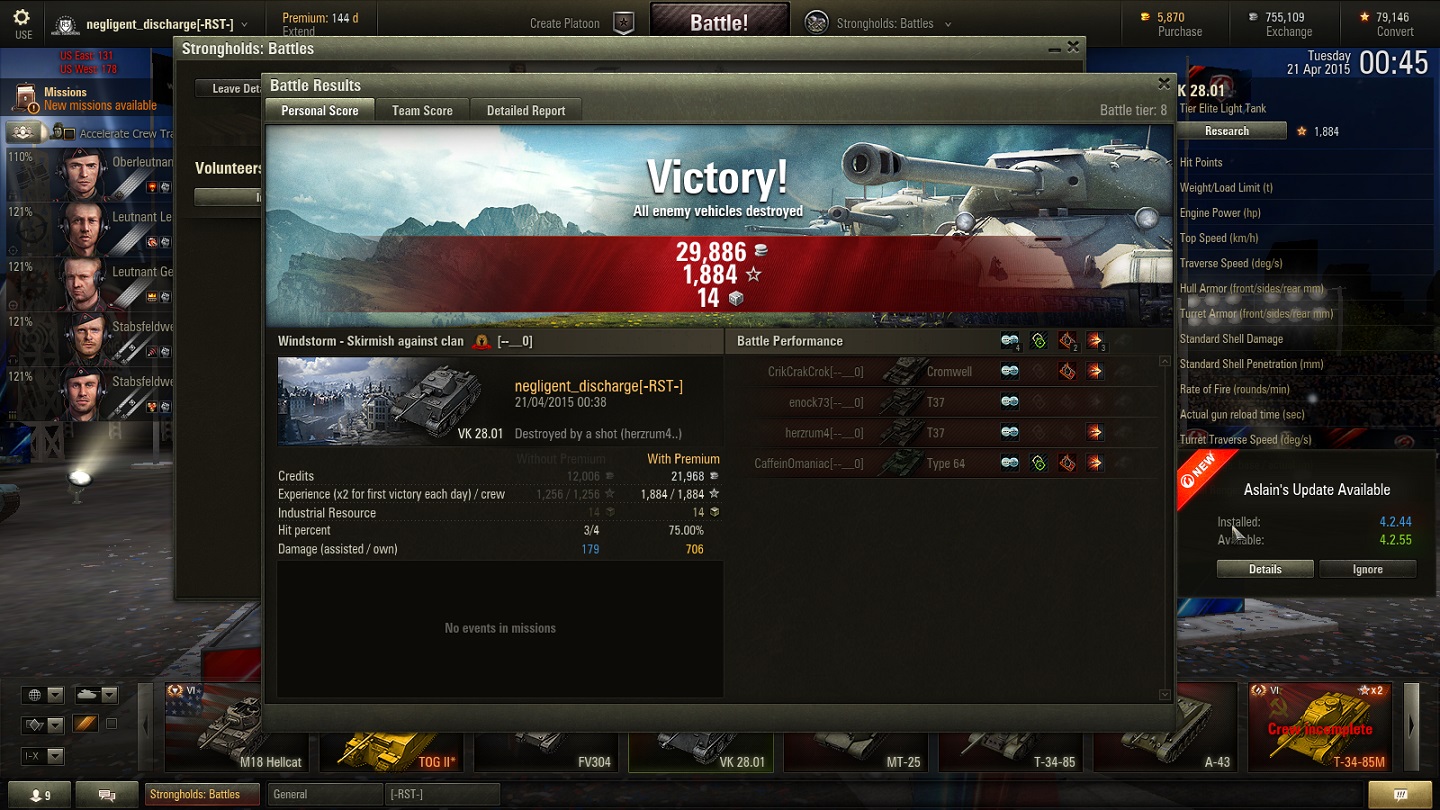
Task: Switch to the Team Score tab
Action: (422, 111)
